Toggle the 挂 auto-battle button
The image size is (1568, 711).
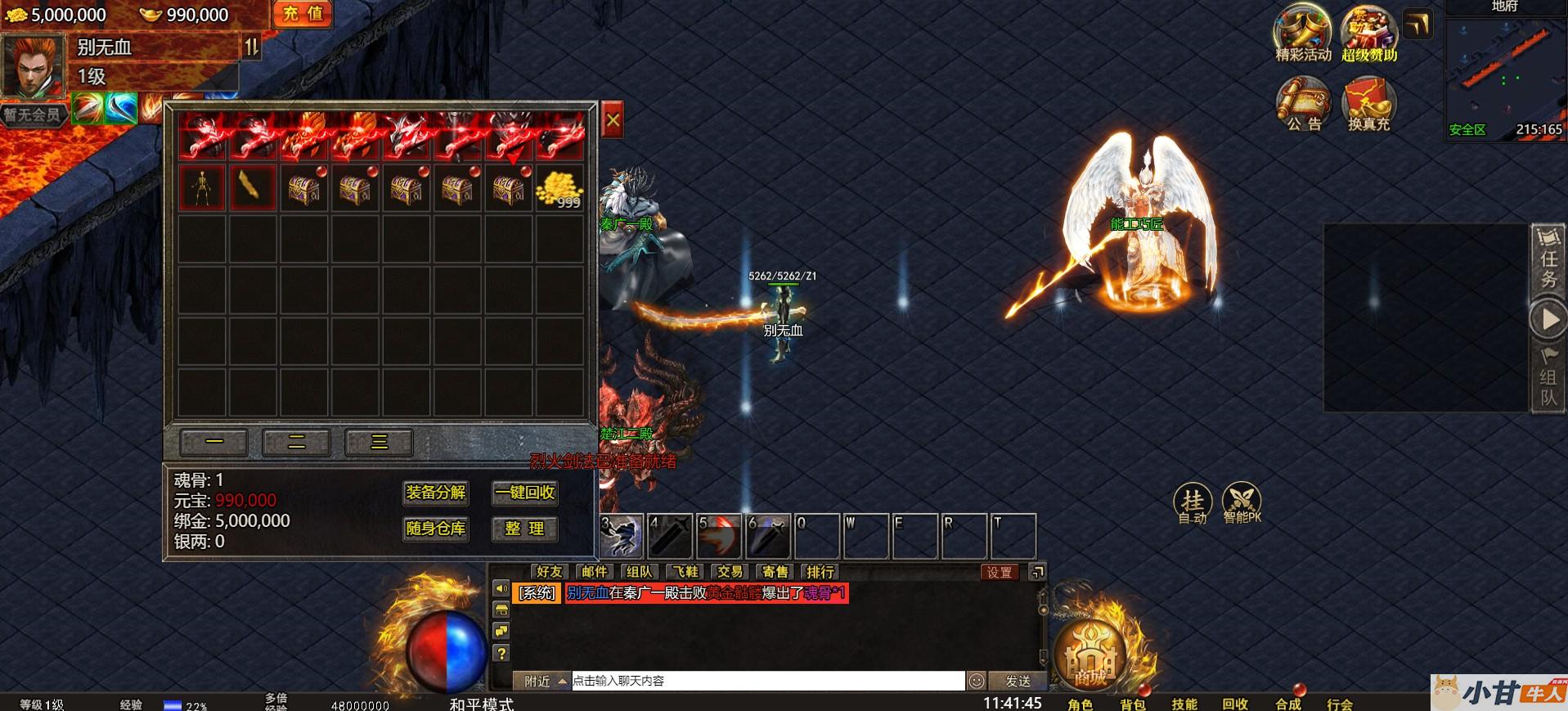point(1193,502)
